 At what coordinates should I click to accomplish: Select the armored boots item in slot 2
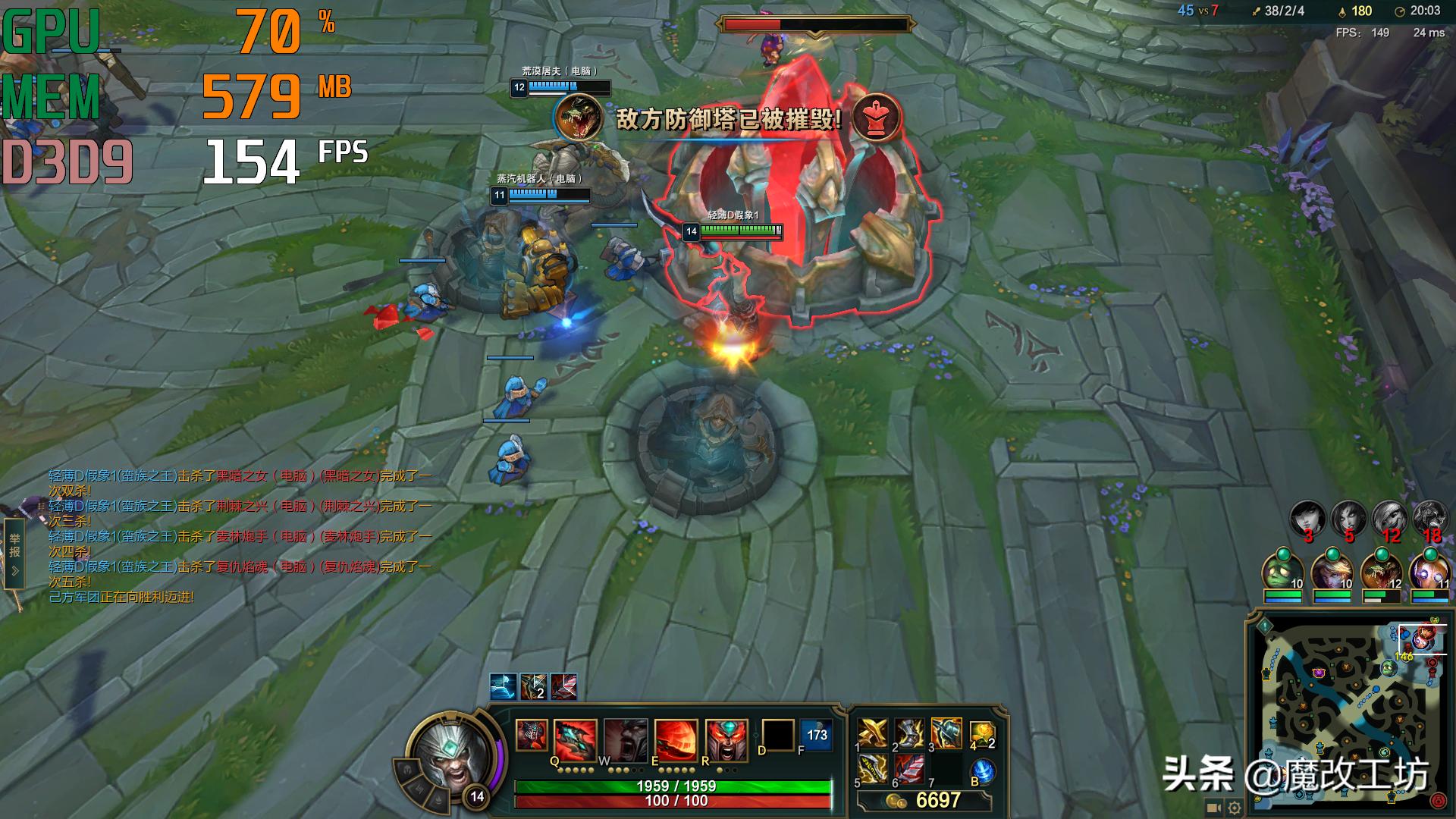(909, 733)
